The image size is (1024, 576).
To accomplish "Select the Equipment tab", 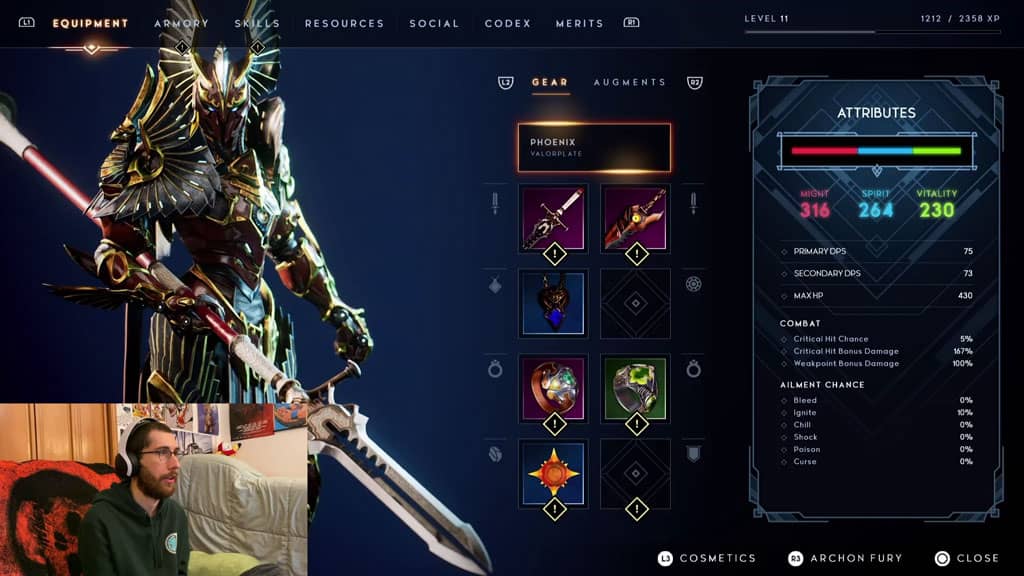I will [x=90, y=23].
